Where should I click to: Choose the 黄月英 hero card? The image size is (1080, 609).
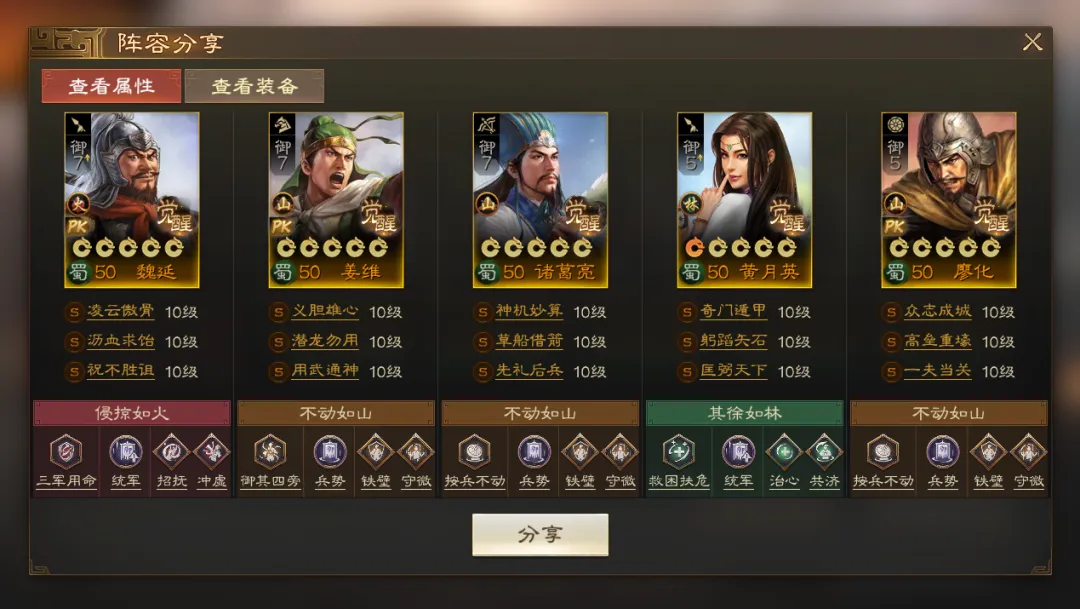(x=744, y=199)
